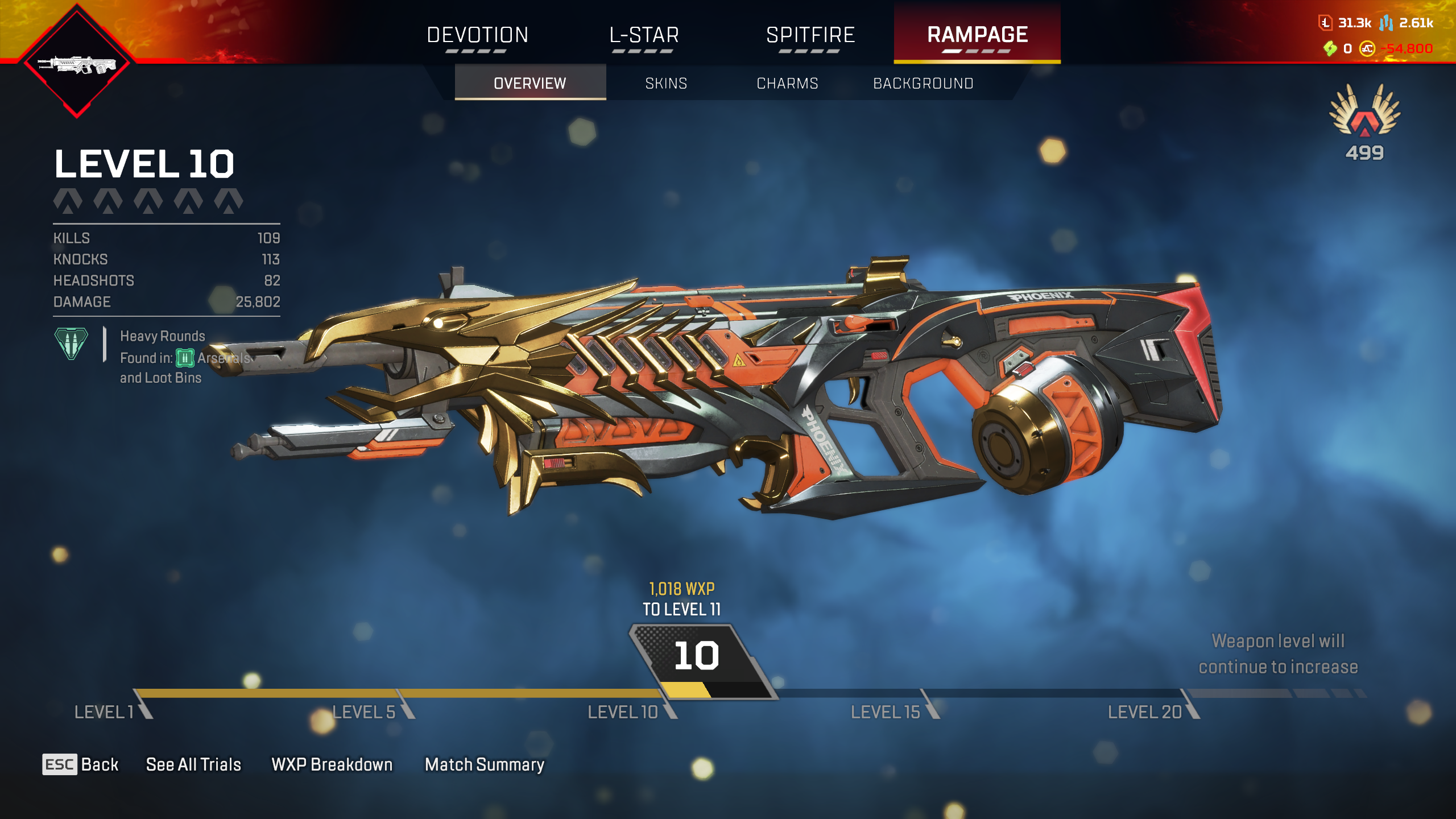1456x819 pixels.
Task: Click the weapon category diamond emblem
Action: [77, 63]
